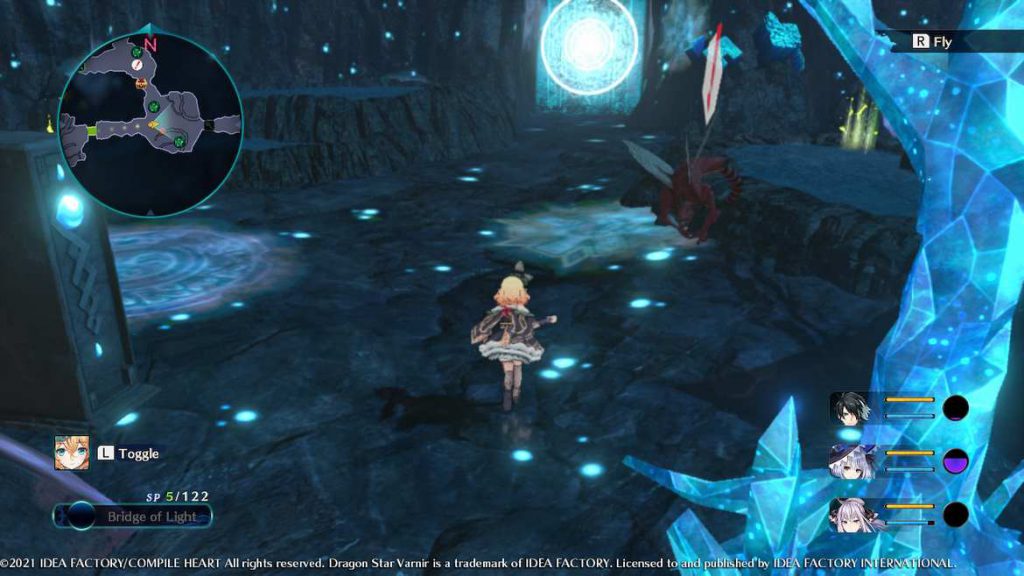
Task: Select the blonde leader portrait
Action: 72,453
